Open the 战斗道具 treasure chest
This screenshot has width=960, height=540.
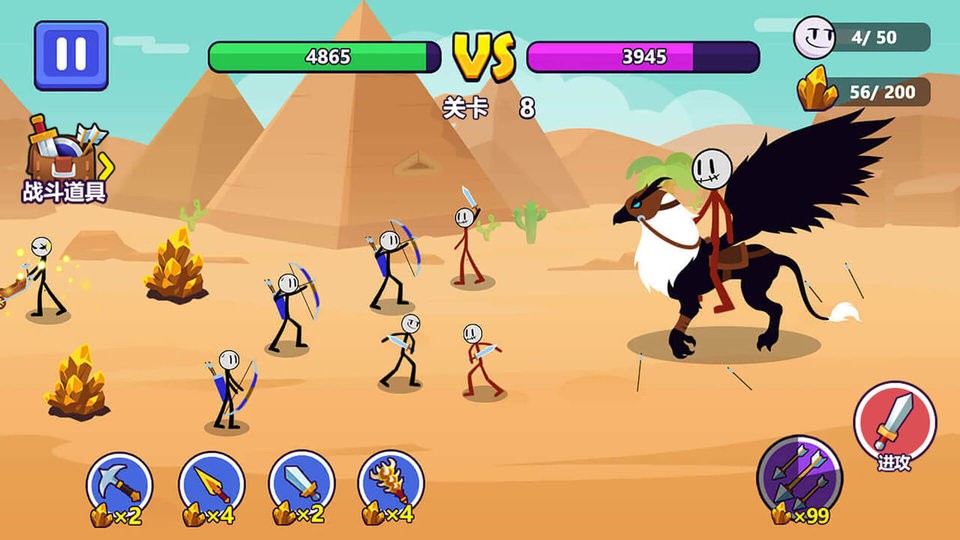(x=63, y=158)
